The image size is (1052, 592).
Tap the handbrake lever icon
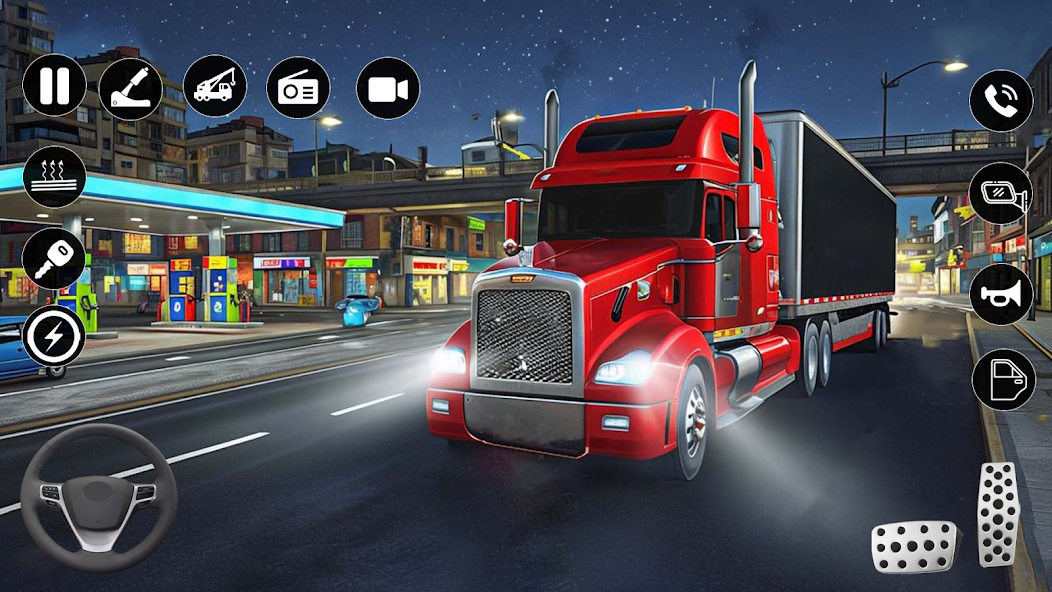point(130,88)
